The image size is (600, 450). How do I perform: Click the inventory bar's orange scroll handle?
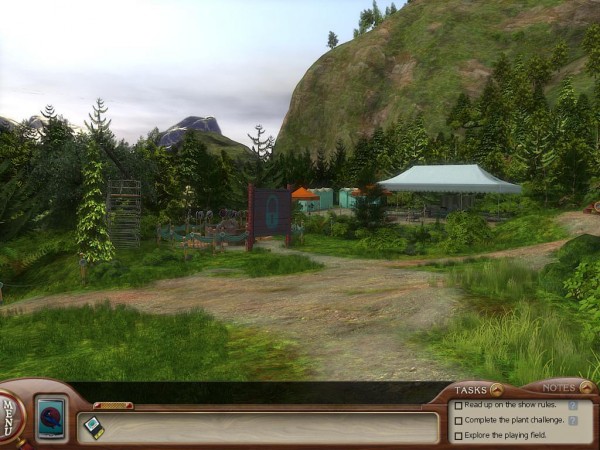tap(113, 405)
